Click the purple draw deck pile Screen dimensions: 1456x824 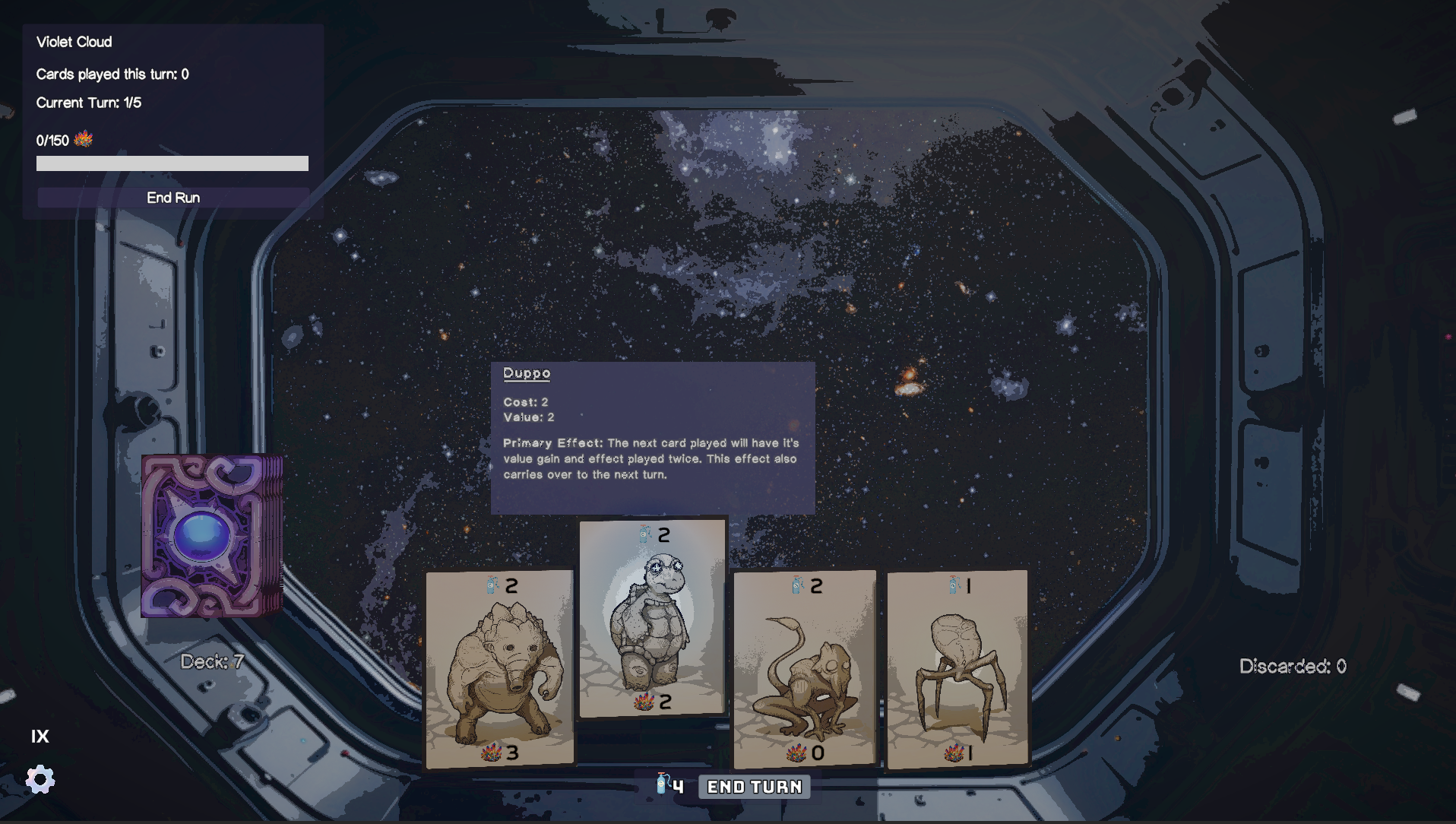[210, 536]
